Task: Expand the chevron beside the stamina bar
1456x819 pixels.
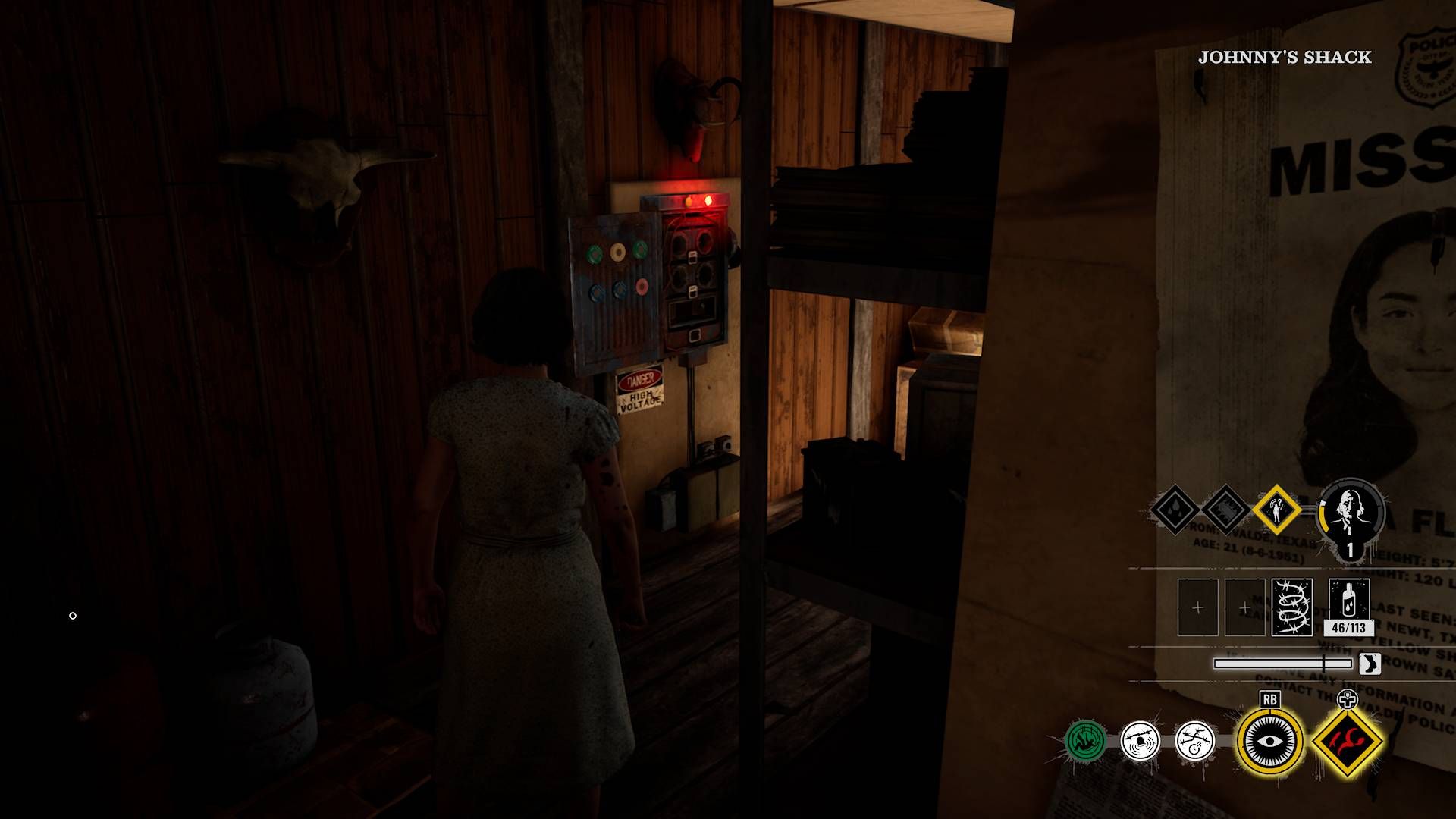Action: (1370, 664)
